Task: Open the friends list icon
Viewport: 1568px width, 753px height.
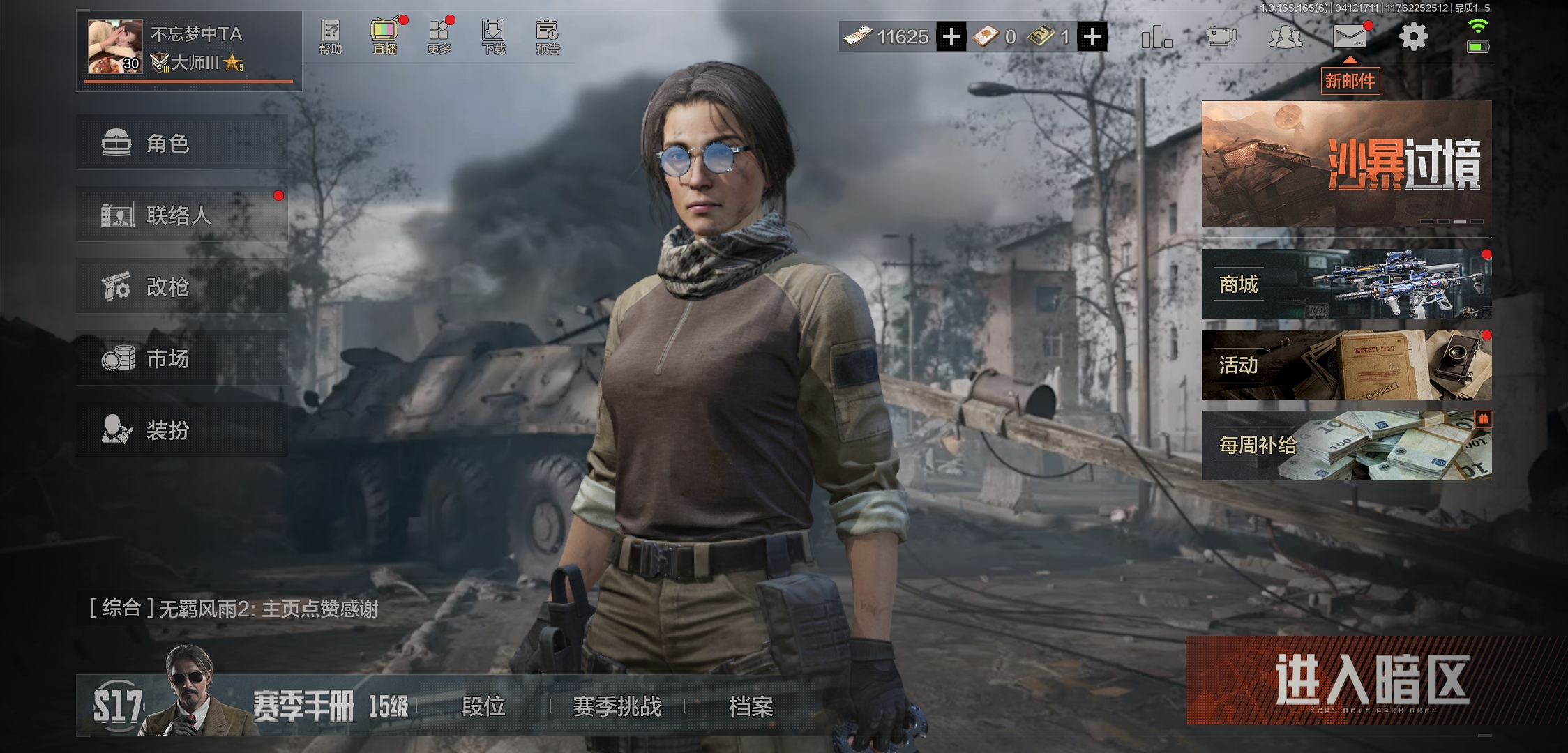Action: [1285, 36]
